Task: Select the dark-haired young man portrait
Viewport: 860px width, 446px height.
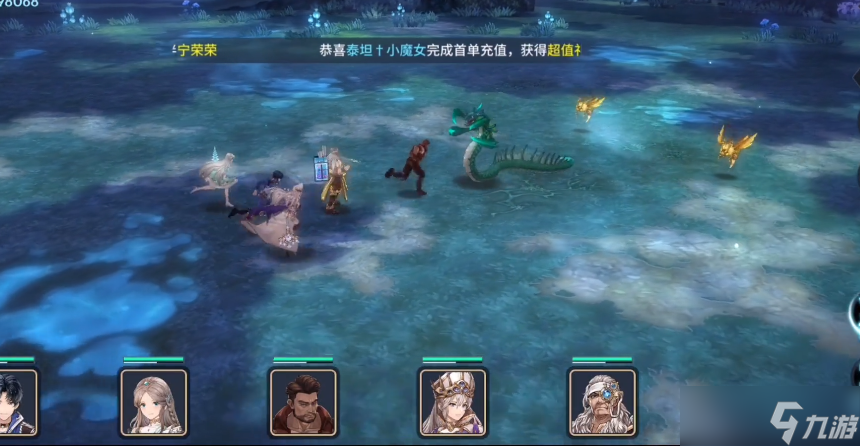Action: 18,402
